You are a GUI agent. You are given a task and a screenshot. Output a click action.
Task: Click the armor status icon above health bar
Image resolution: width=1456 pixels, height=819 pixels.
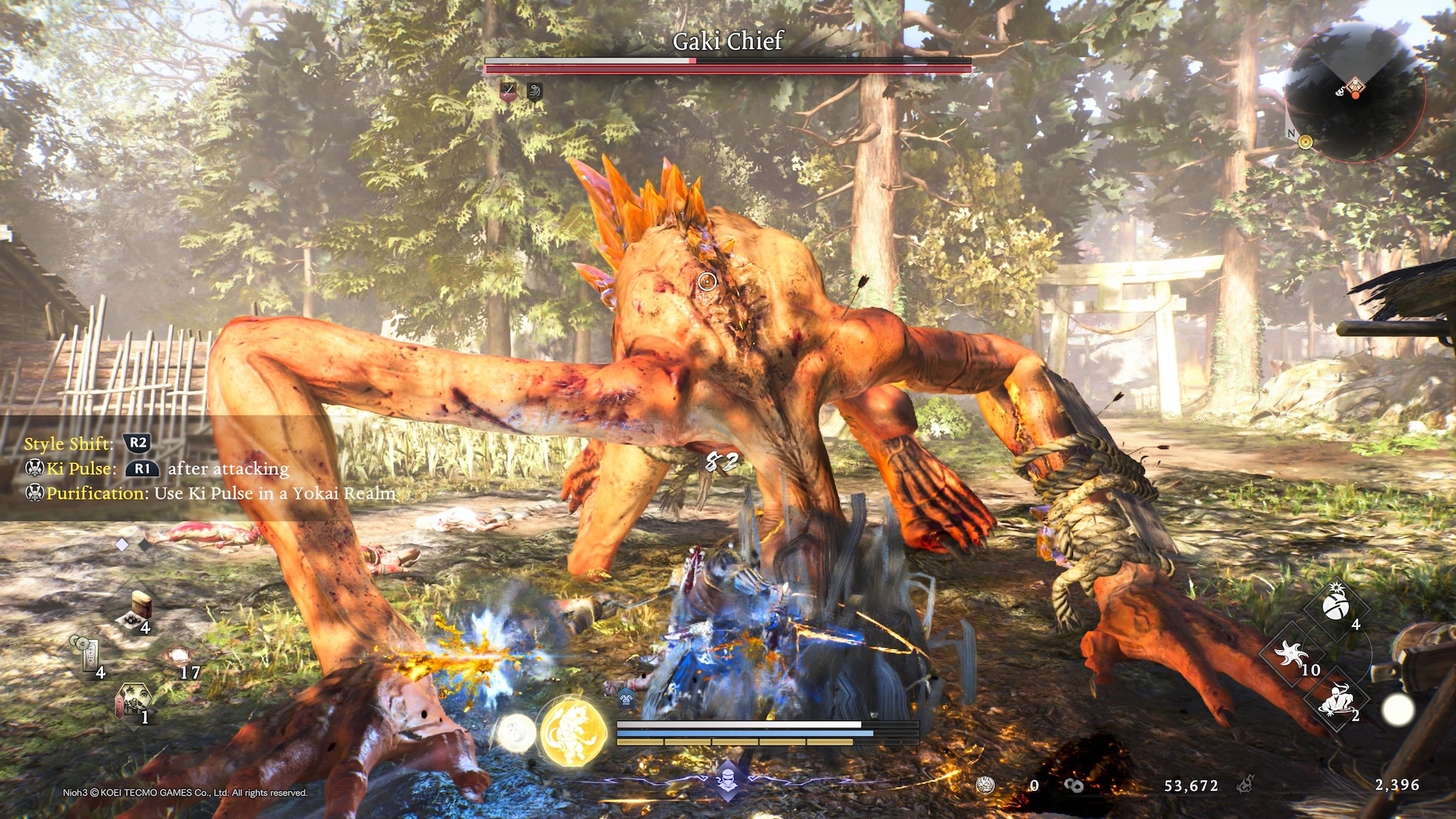[x=626, y=698]
